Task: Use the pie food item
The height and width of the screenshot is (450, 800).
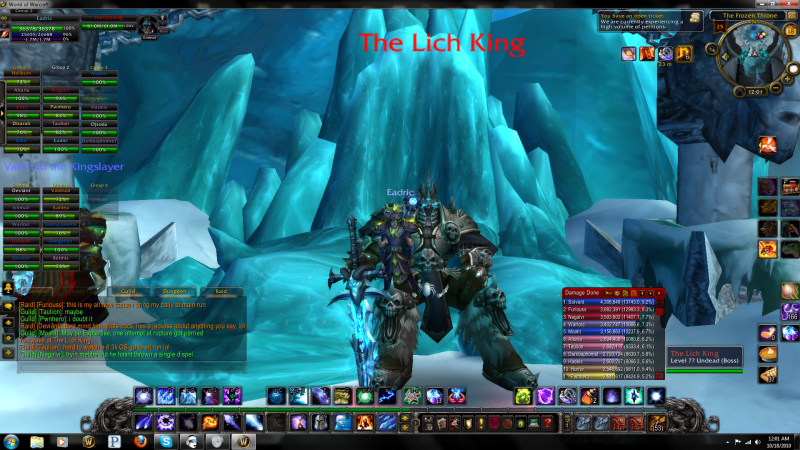Action: (x=768, y=354)
